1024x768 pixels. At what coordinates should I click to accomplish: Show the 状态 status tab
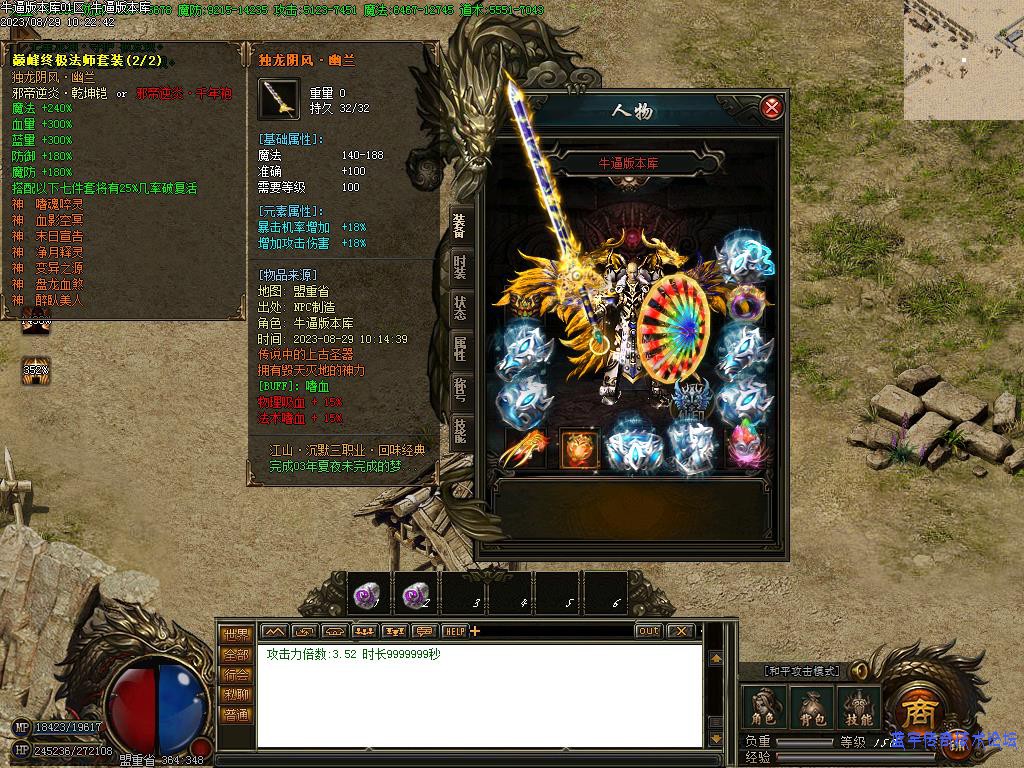459,308
